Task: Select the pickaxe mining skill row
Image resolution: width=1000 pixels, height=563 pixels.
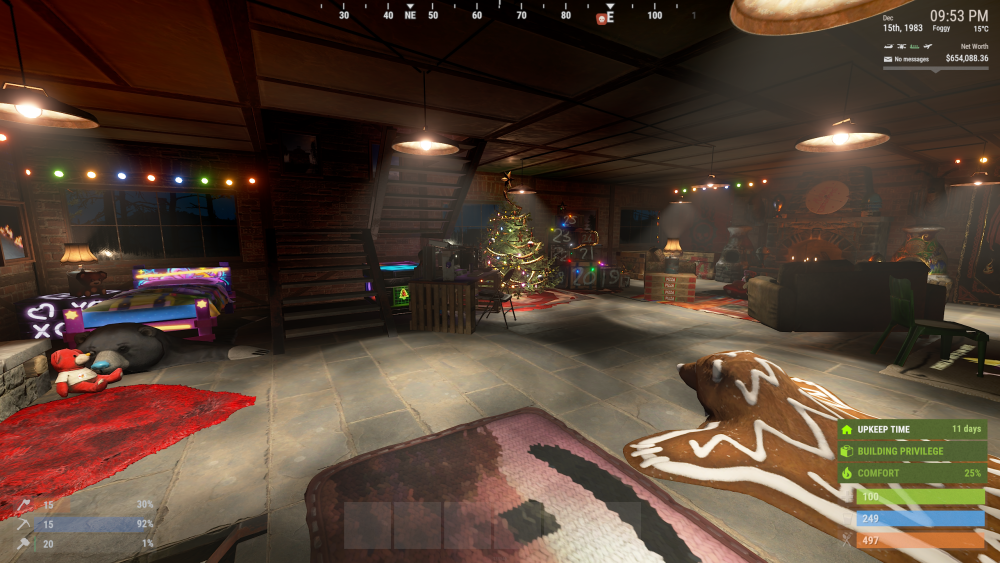Action: pyautogui.click(x=75, y=524)
